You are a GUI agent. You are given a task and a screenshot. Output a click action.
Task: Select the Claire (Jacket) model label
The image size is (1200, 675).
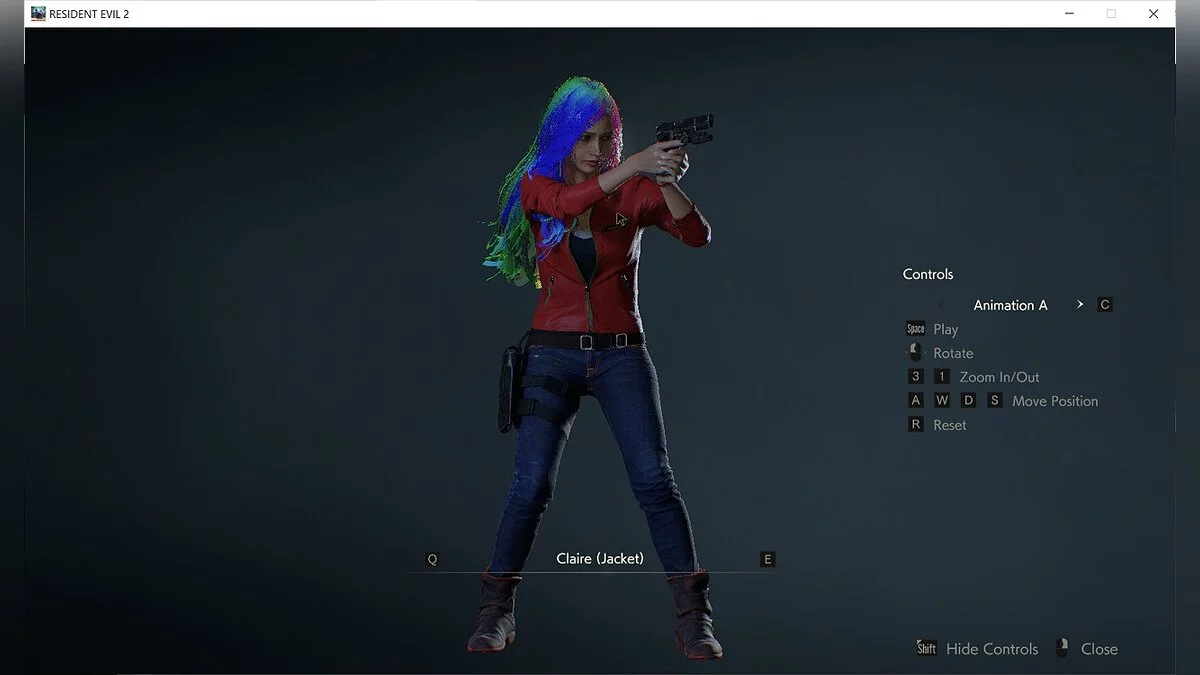pos(600,559)
